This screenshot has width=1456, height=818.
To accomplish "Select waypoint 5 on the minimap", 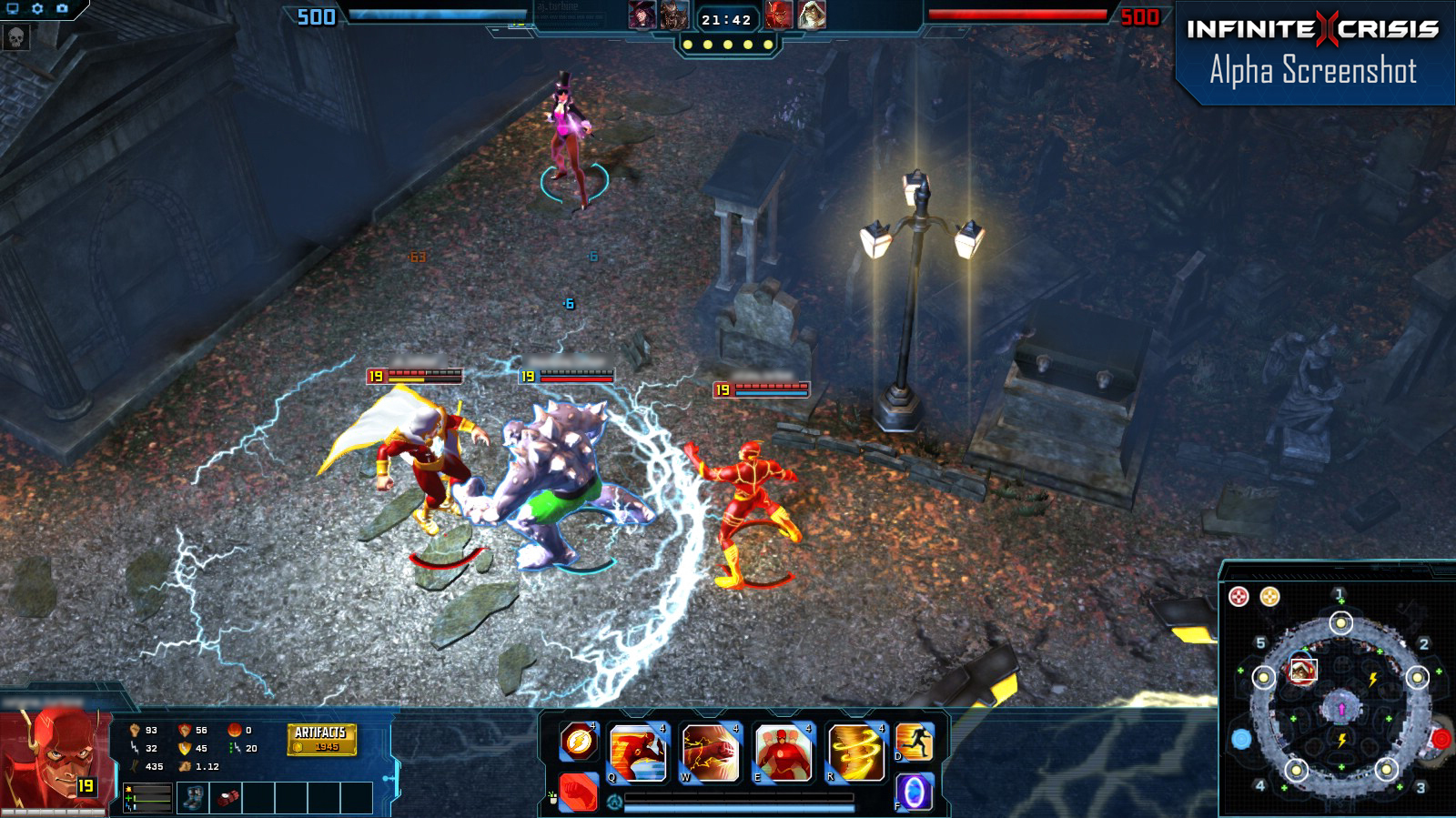I will coord(1261,643).
